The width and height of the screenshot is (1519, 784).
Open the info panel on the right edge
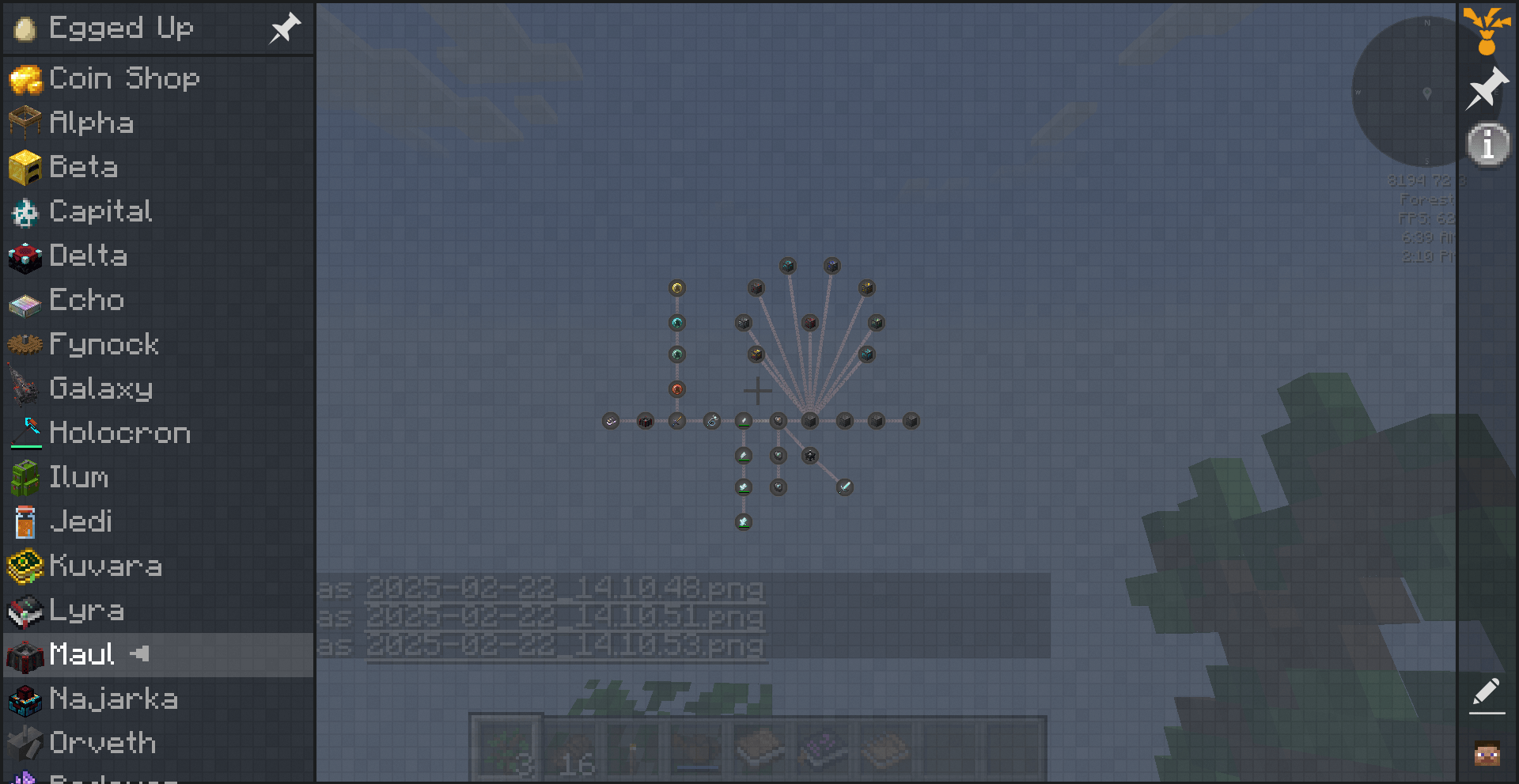1487,143
